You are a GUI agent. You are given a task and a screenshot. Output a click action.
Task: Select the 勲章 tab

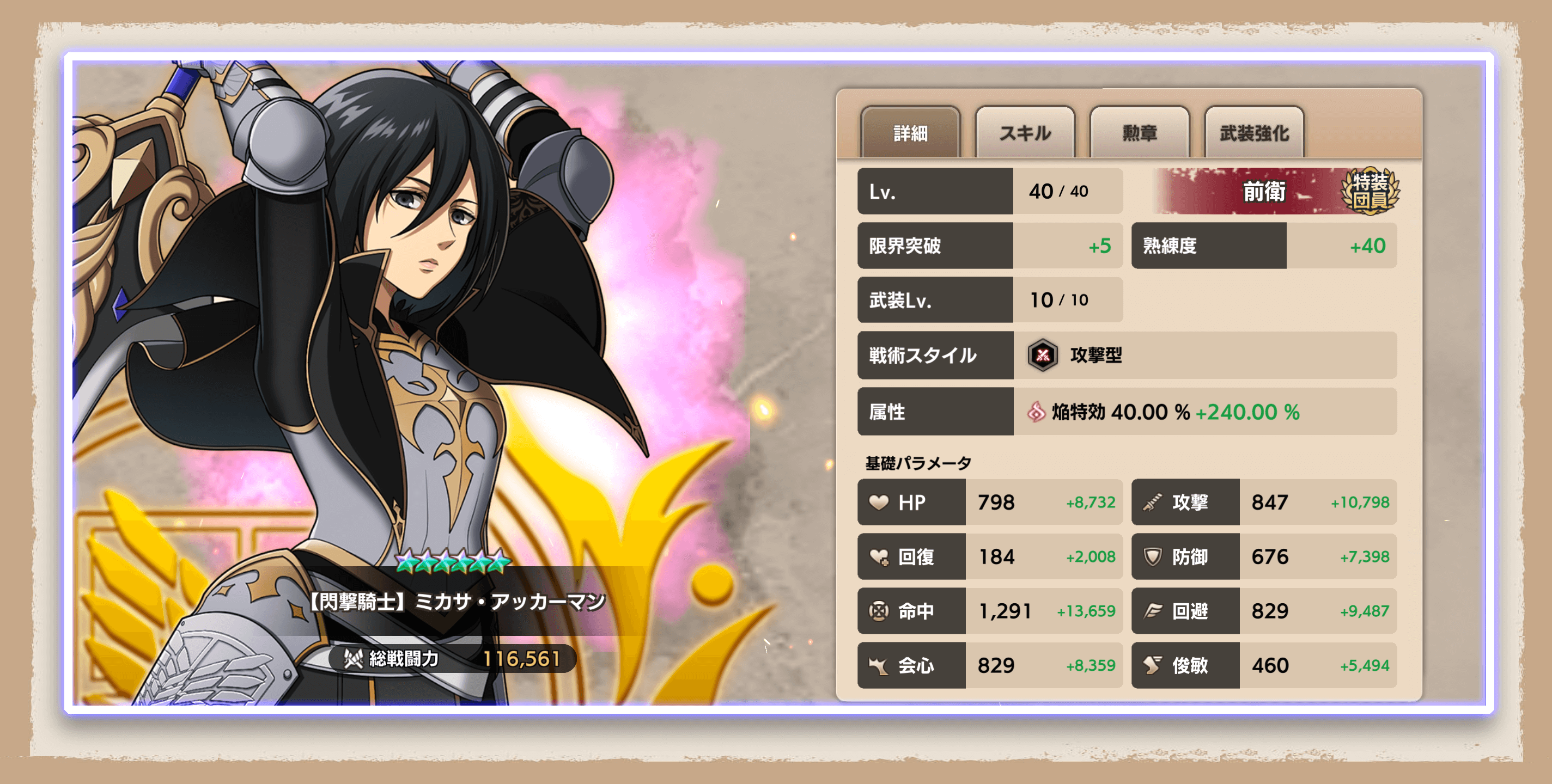(1139, 132)
